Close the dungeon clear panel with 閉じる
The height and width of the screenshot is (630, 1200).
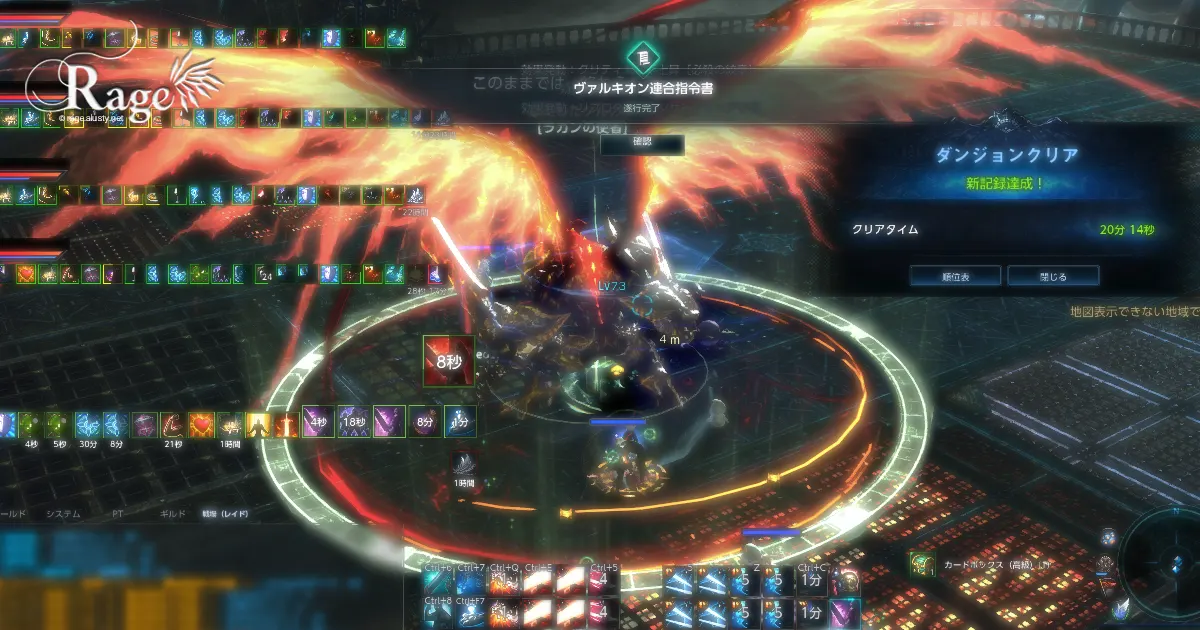tap(1053, 275)
